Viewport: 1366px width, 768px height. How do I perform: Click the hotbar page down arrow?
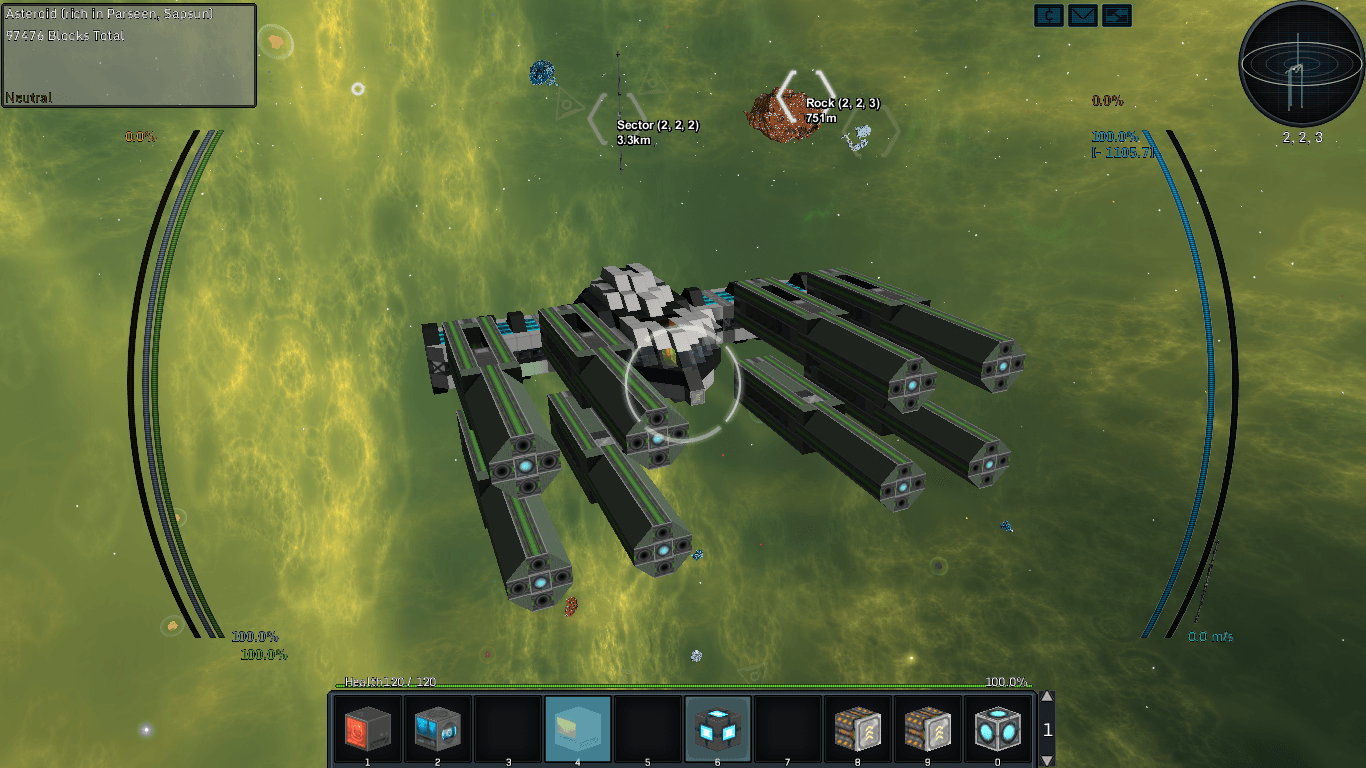tap(1047, 760)
